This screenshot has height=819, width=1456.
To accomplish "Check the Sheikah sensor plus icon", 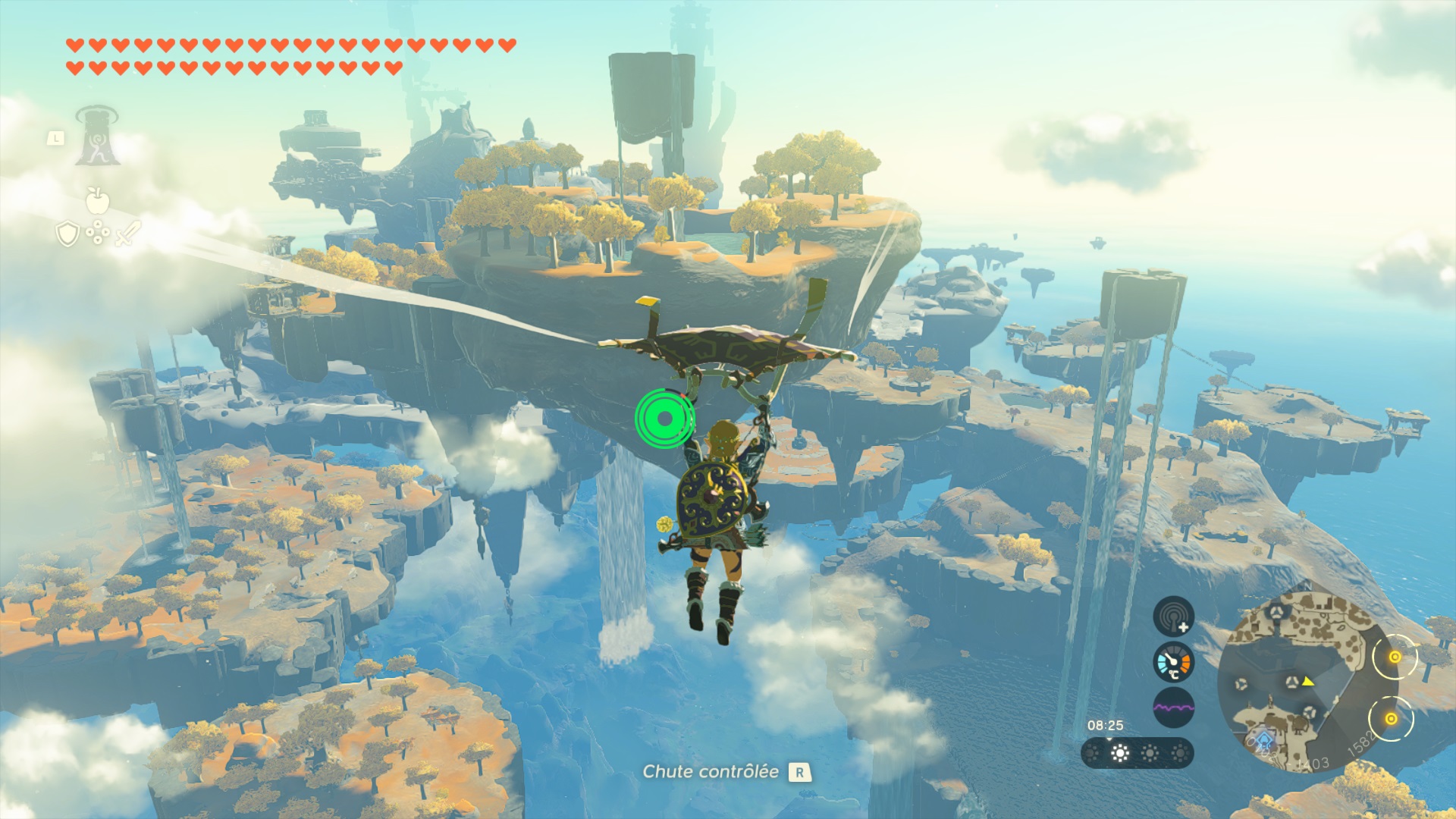I will click(1173, 616).
